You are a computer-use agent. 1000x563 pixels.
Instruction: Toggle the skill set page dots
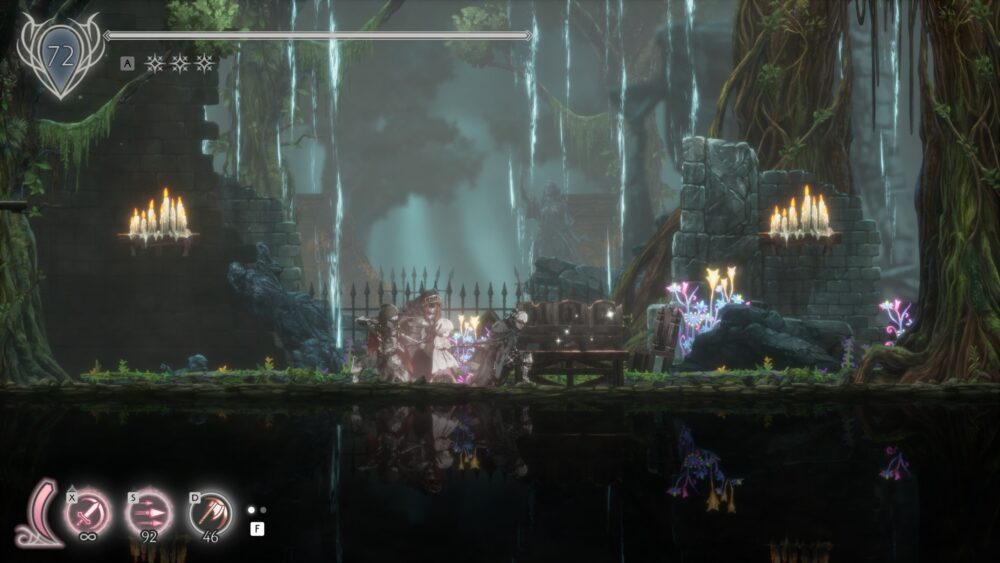pos(257,509)
